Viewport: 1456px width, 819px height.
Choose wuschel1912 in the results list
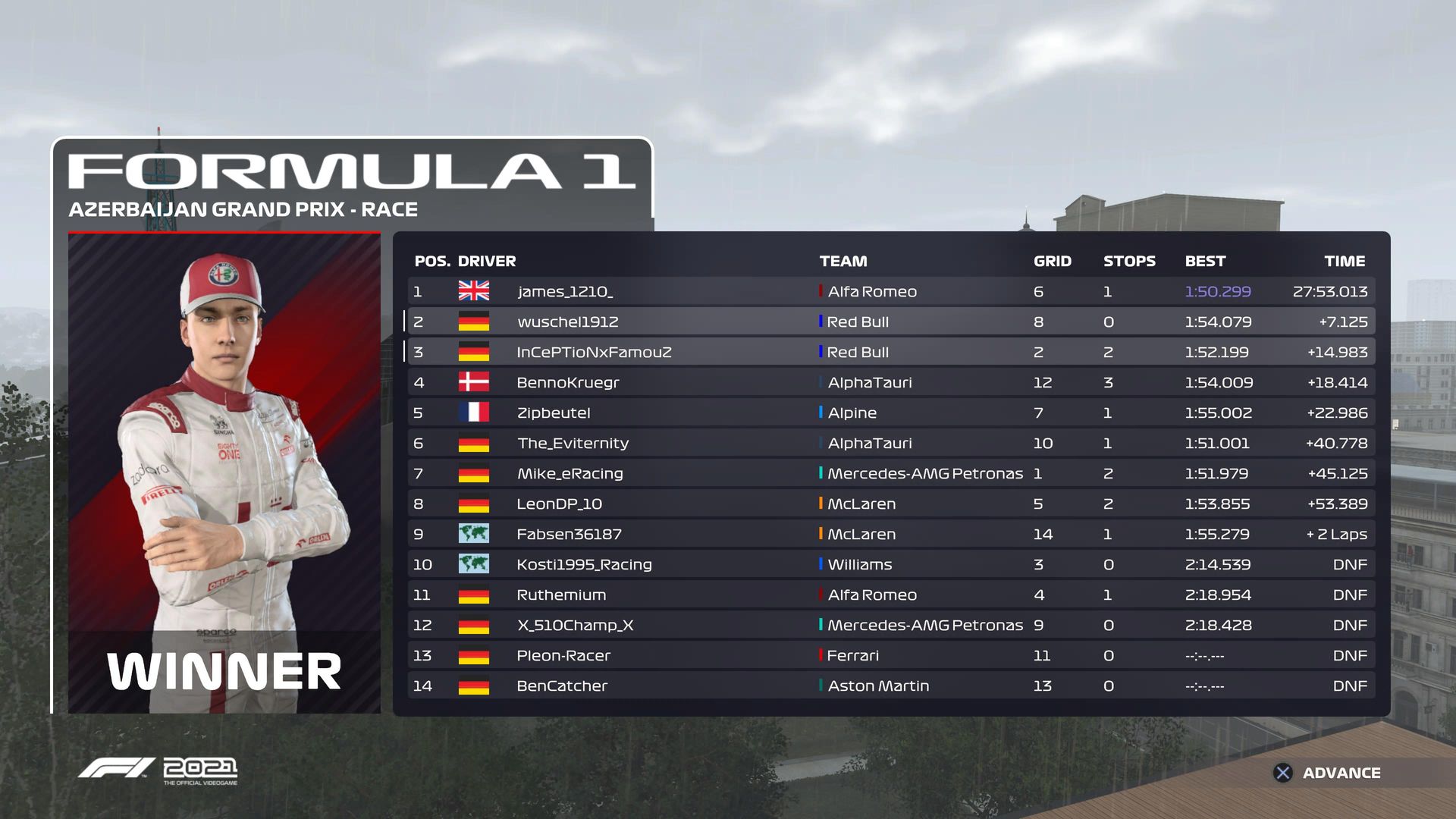point(890,322)
